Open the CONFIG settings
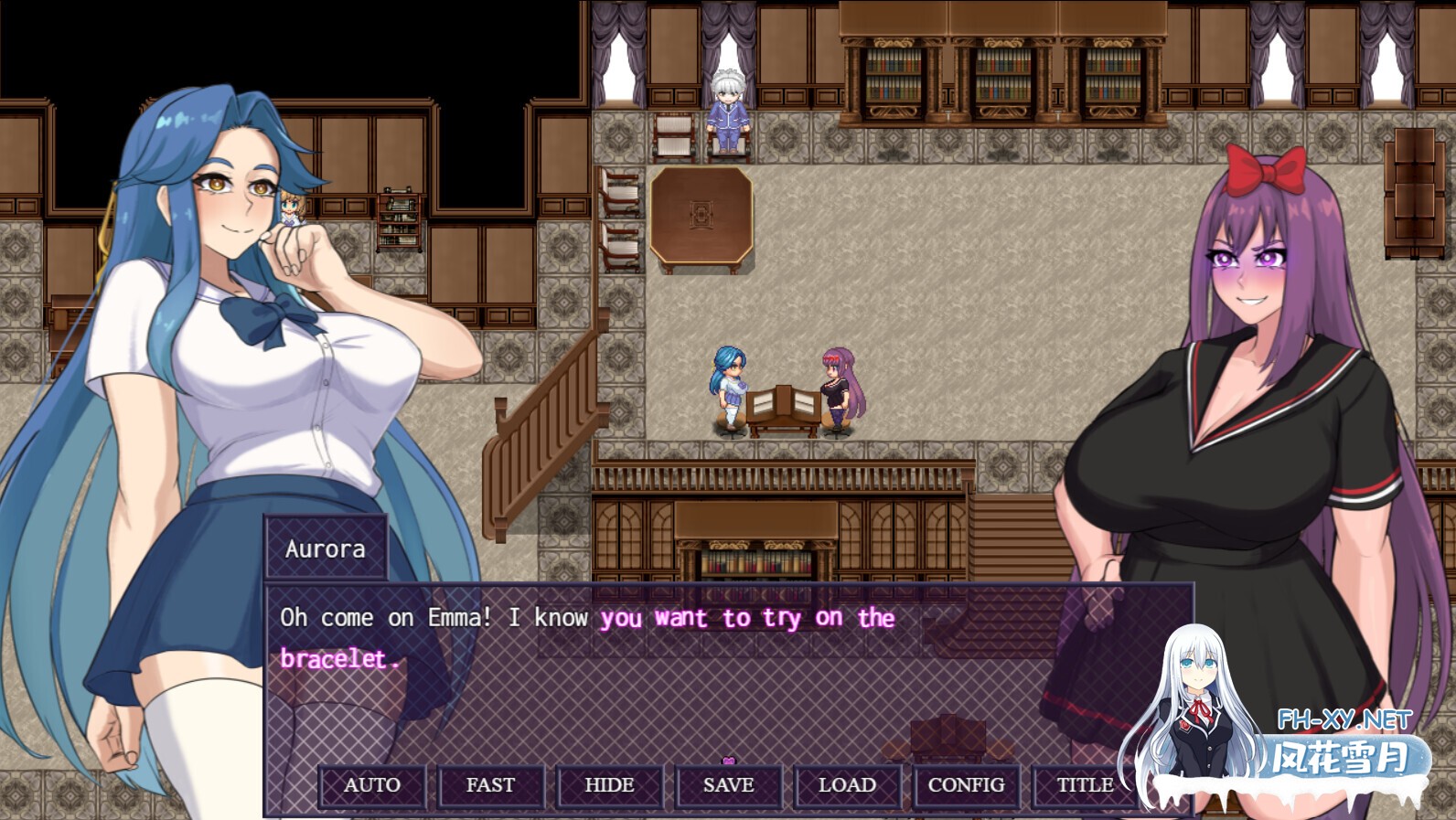 tap(967, 785)
